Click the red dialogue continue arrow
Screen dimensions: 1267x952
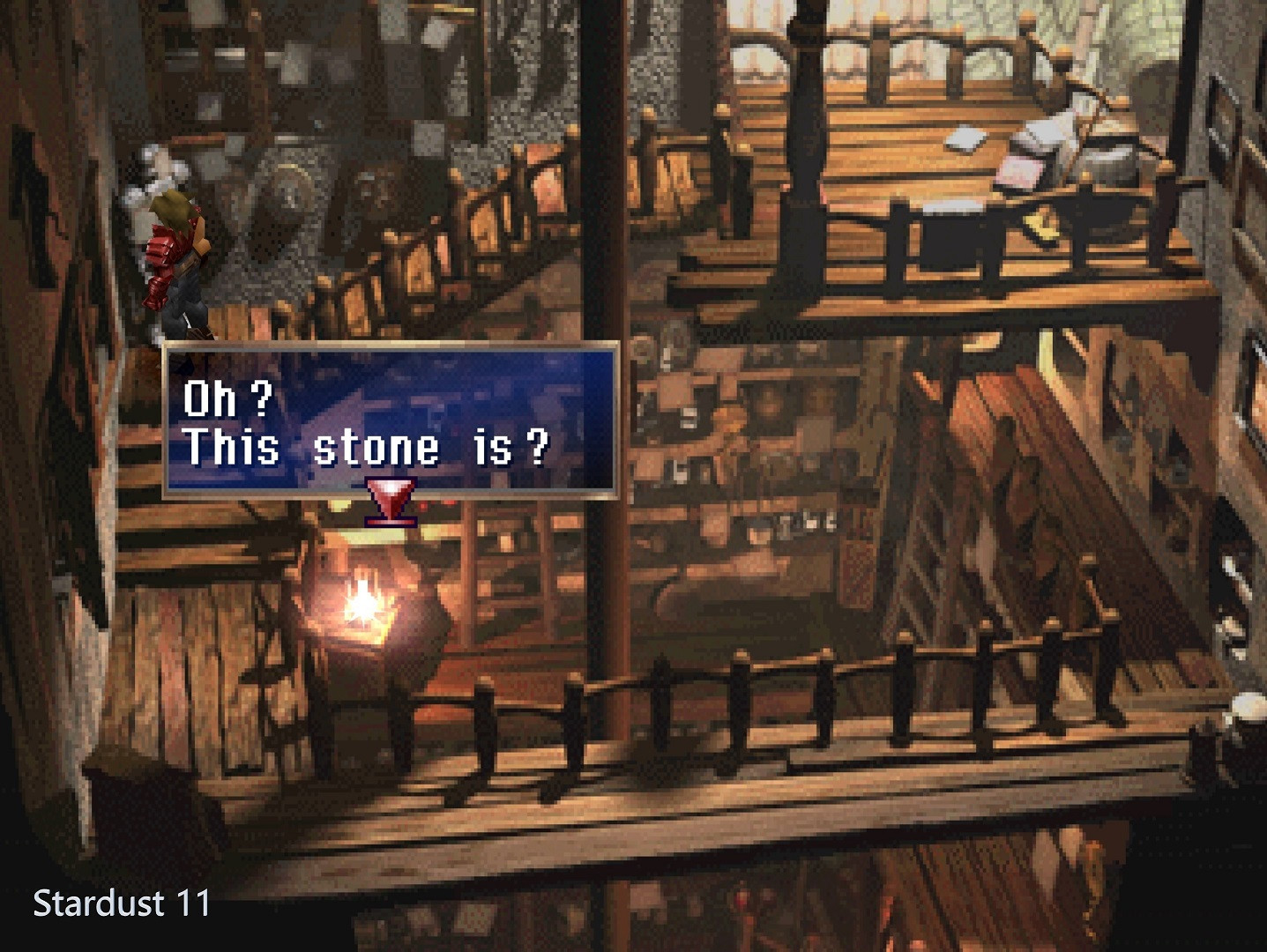391,501
